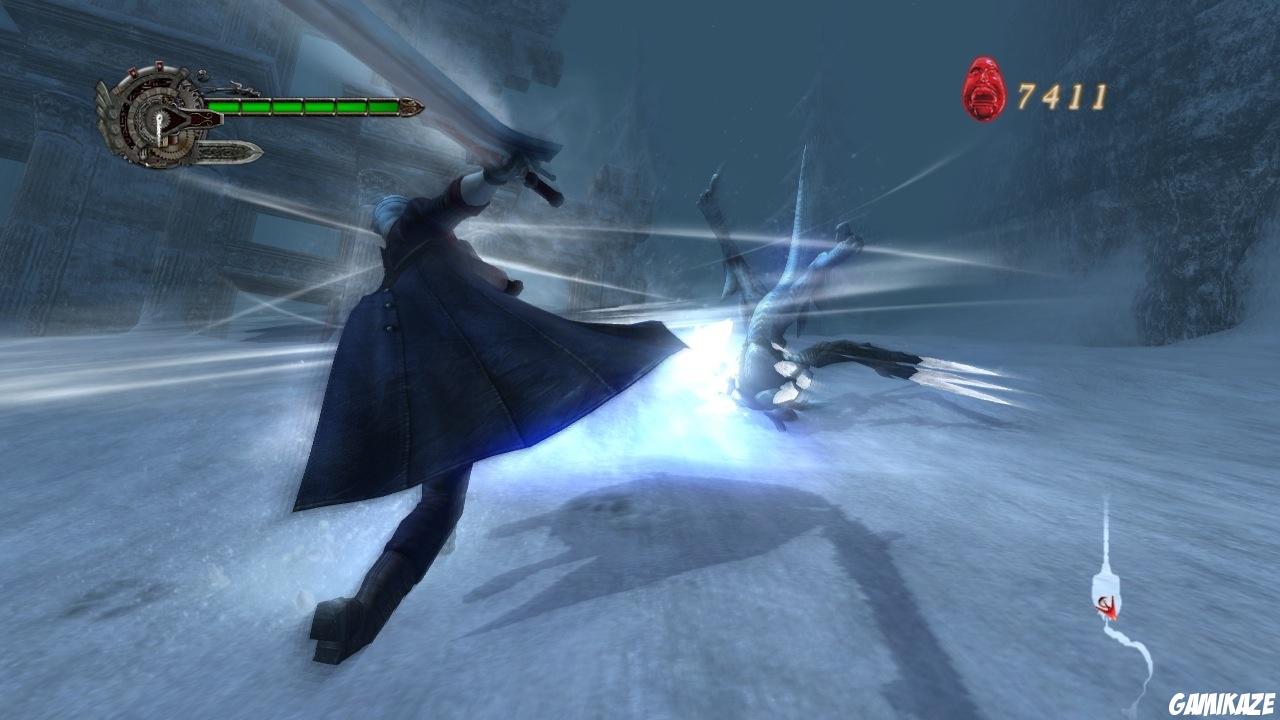Toggle the blade tip cap of the gauge
Viewport: 1280px width, 720px height.
(412, 107)
